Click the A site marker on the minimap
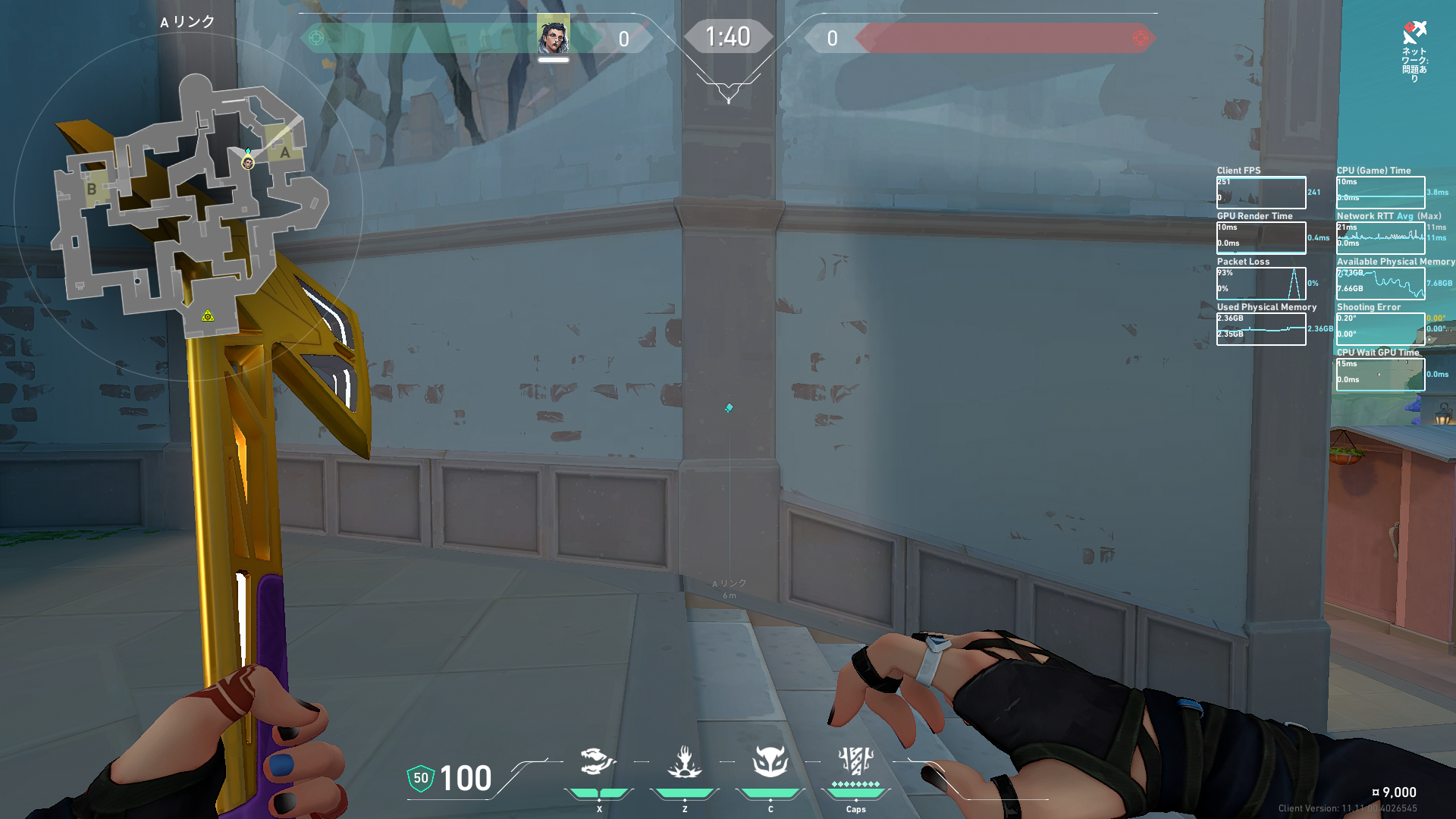Viewport: 1456px width, 819px height. click(284, 152)
